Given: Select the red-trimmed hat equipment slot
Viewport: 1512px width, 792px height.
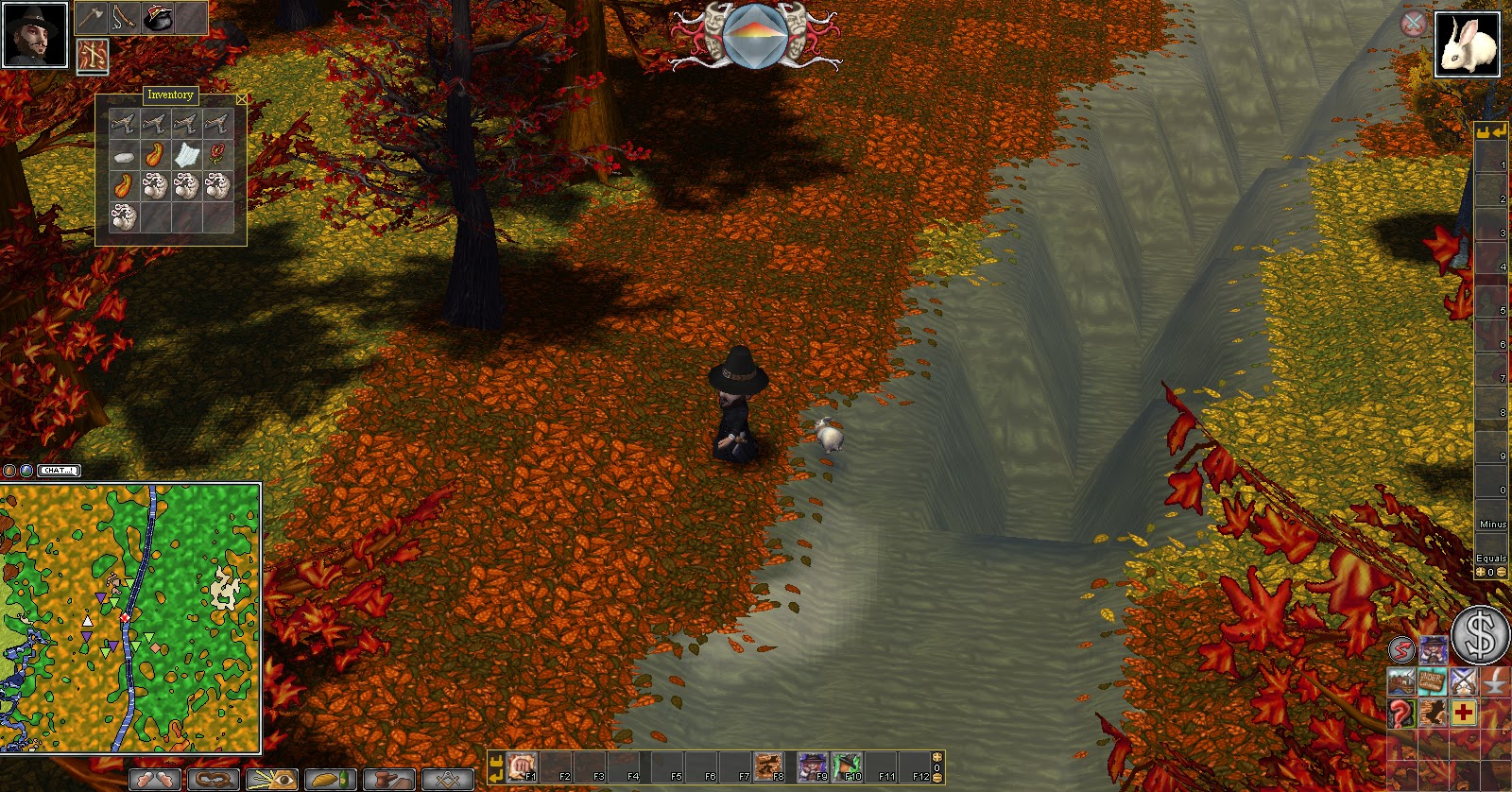Looking at the screenshot, I should point(157,18).
